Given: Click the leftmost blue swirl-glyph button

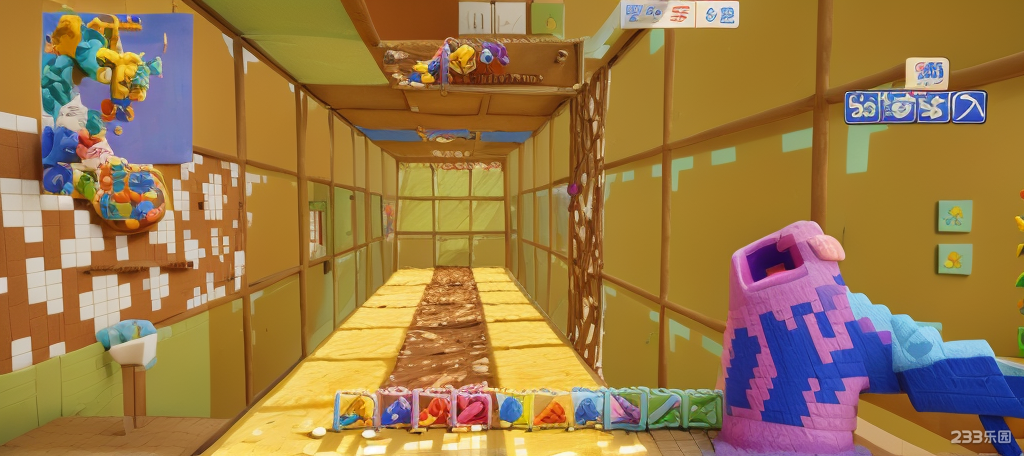Looking at the screenshot, I should pos(862,107).
